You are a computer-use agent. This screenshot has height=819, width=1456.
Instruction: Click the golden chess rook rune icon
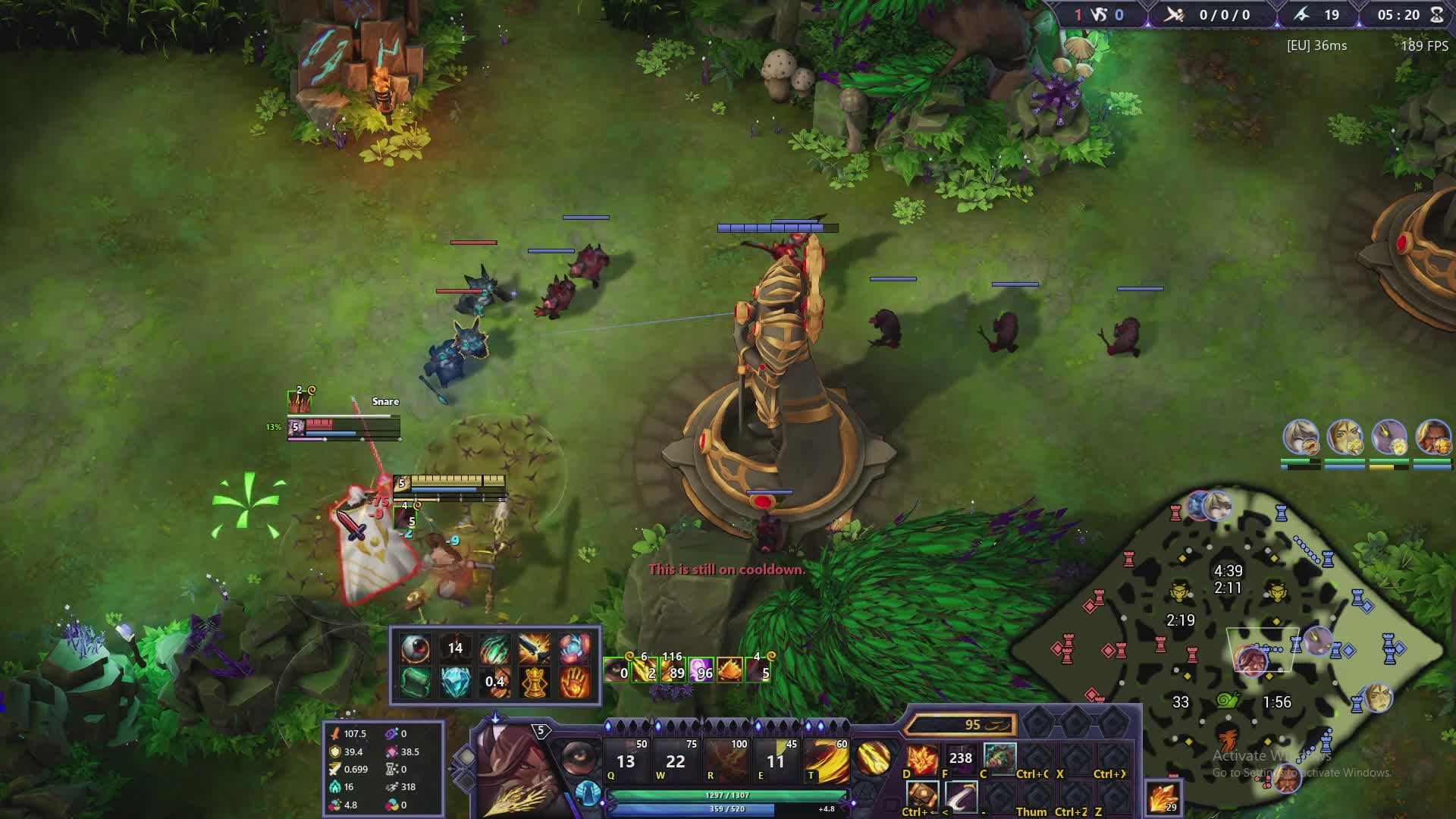[x=535, y=682]
